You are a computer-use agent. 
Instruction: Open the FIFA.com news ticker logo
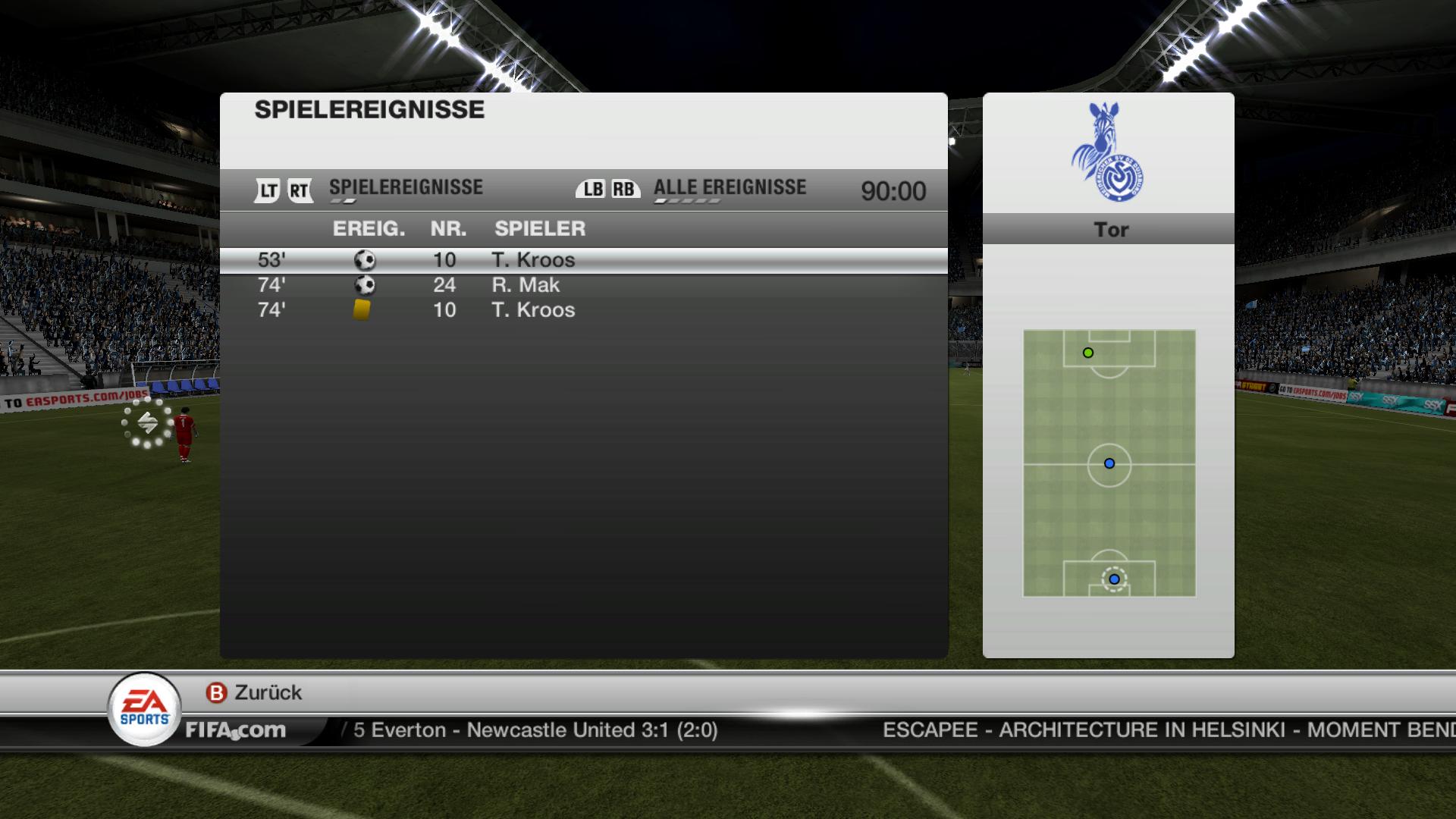tap(236, 730)
